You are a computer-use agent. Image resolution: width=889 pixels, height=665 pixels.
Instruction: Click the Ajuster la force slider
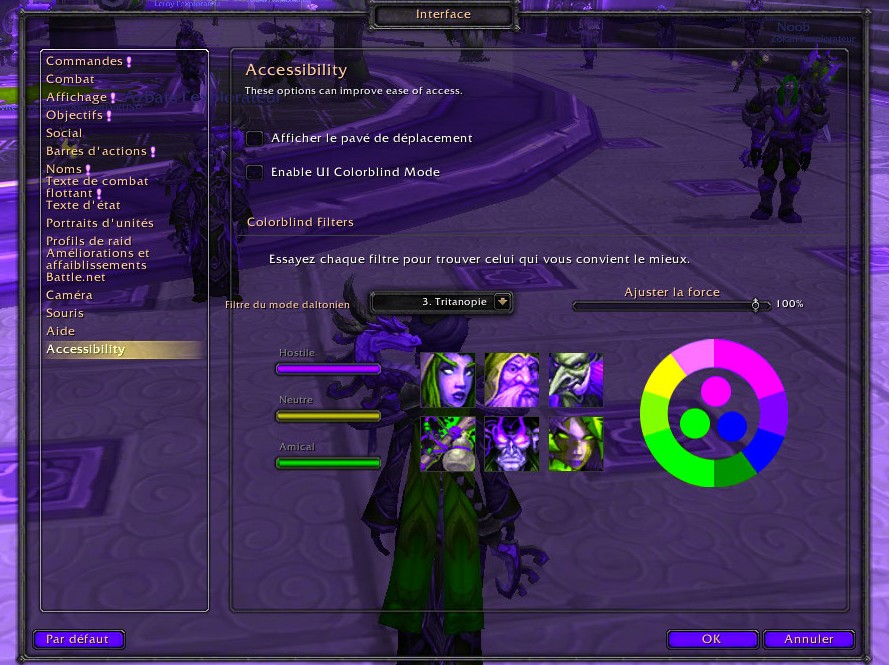coord(671,305)
